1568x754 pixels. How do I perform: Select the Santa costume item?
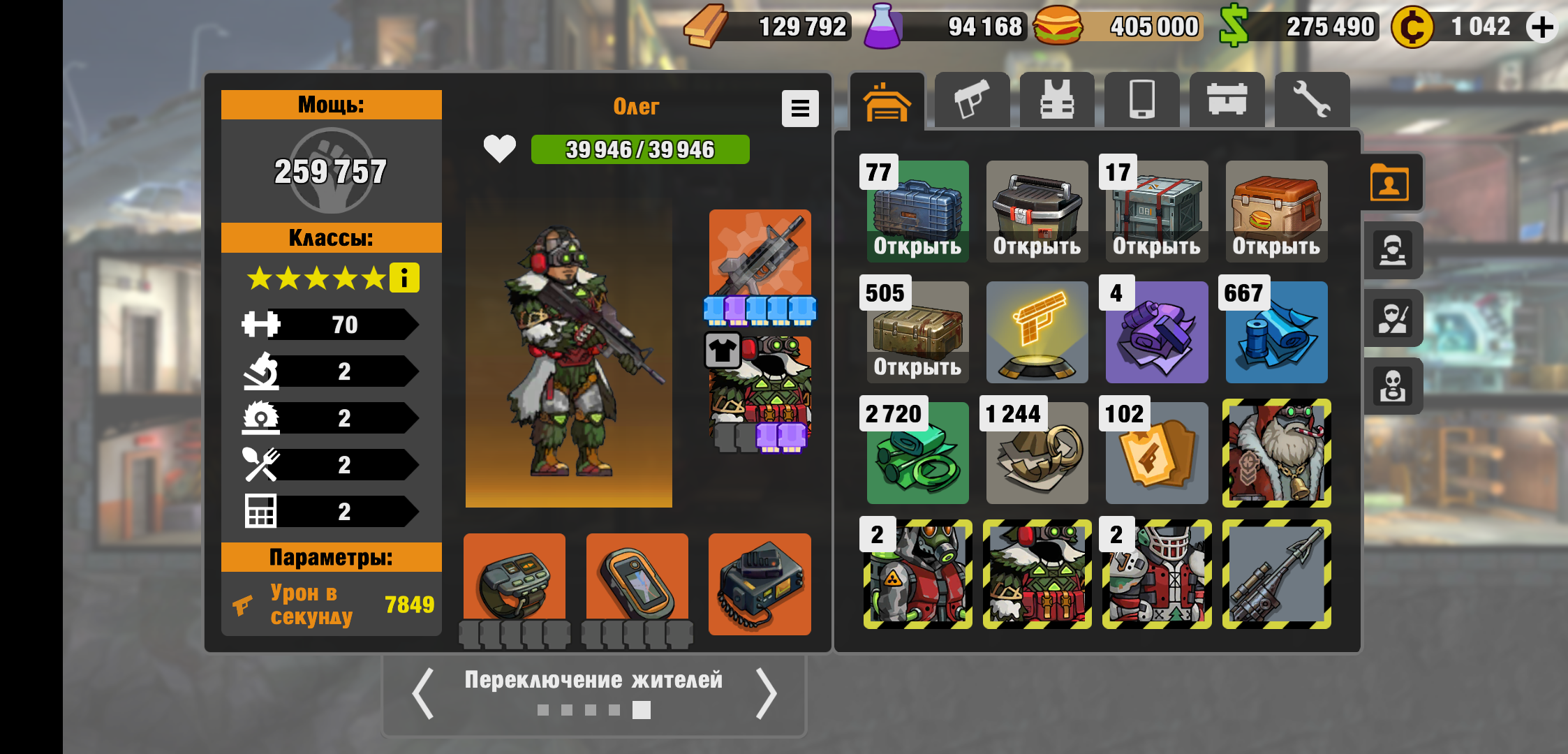1276,453
